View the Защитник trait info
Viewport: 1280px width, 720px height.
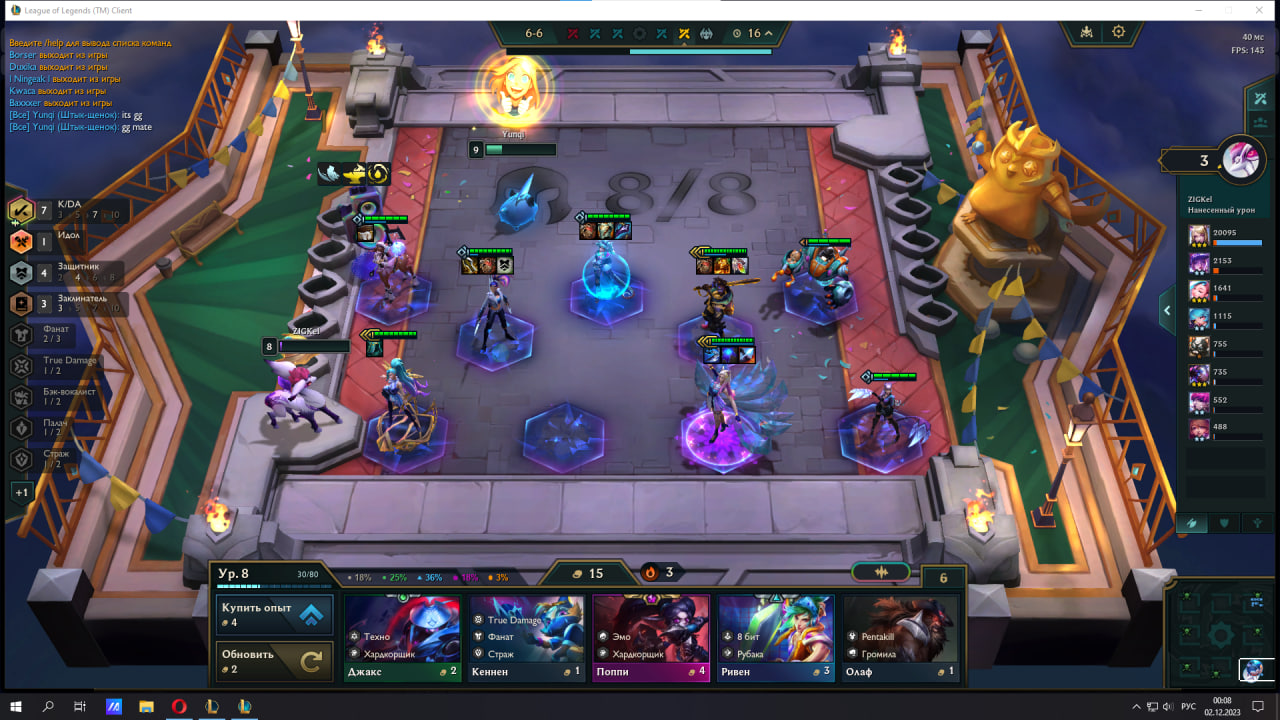(x=60, y=272)
